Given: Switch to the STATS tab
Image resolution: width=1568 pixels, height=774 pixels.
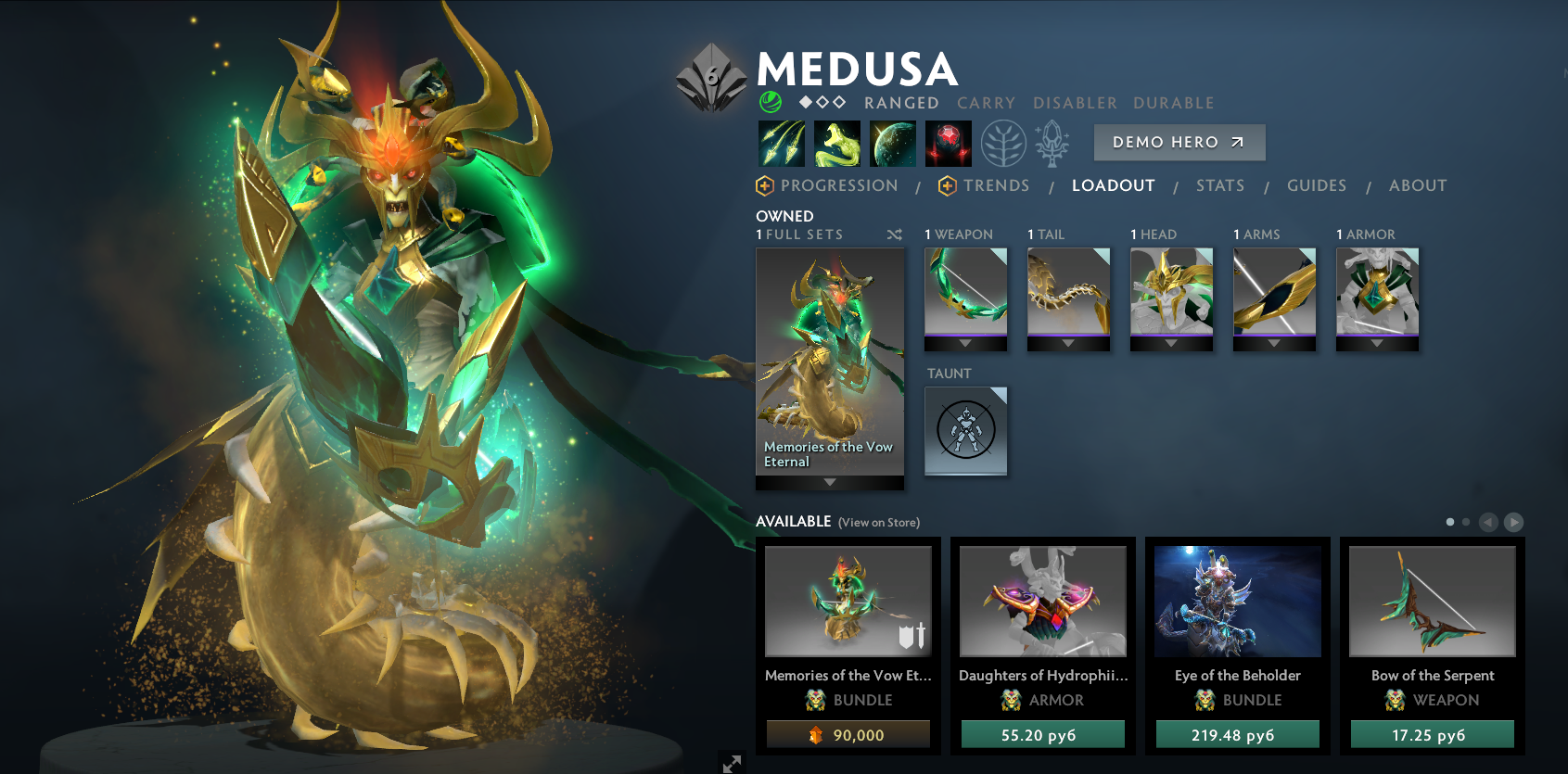Looking at the screenshot, I should point(1219,185).
